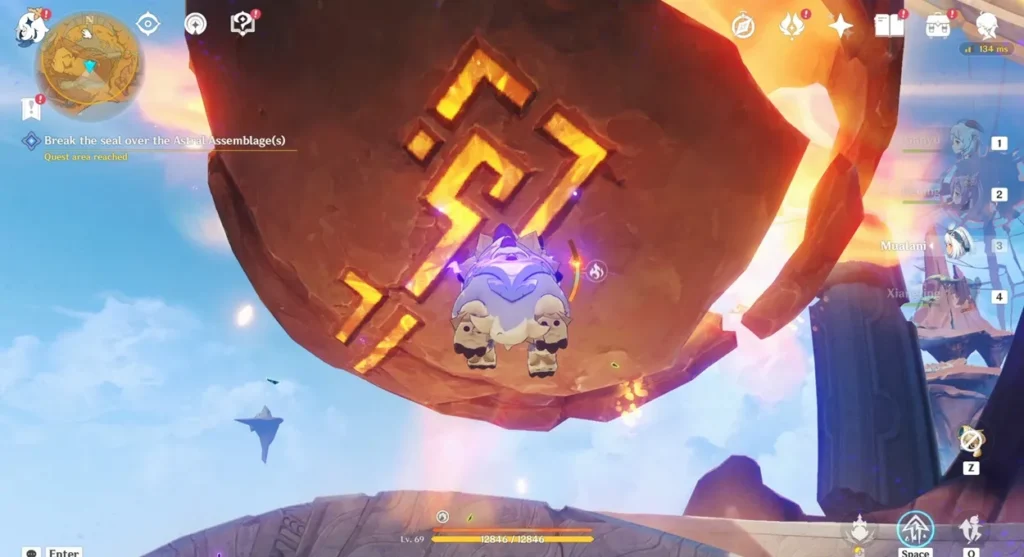Select the Break the seal quest tracker

point(160,141)
